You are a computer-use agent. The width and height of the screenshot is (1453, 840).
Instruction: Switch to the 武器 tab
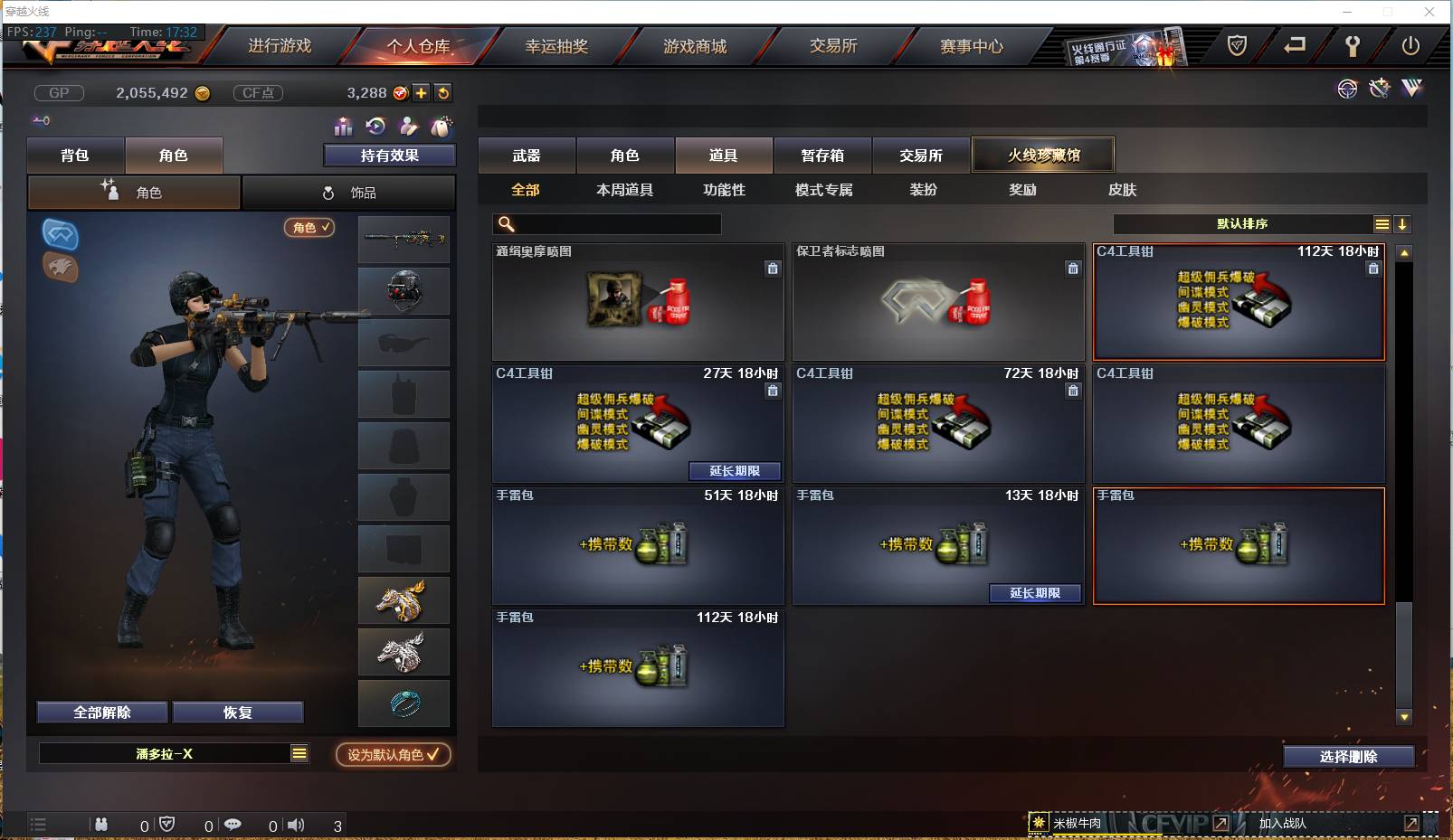click(527, 155)
